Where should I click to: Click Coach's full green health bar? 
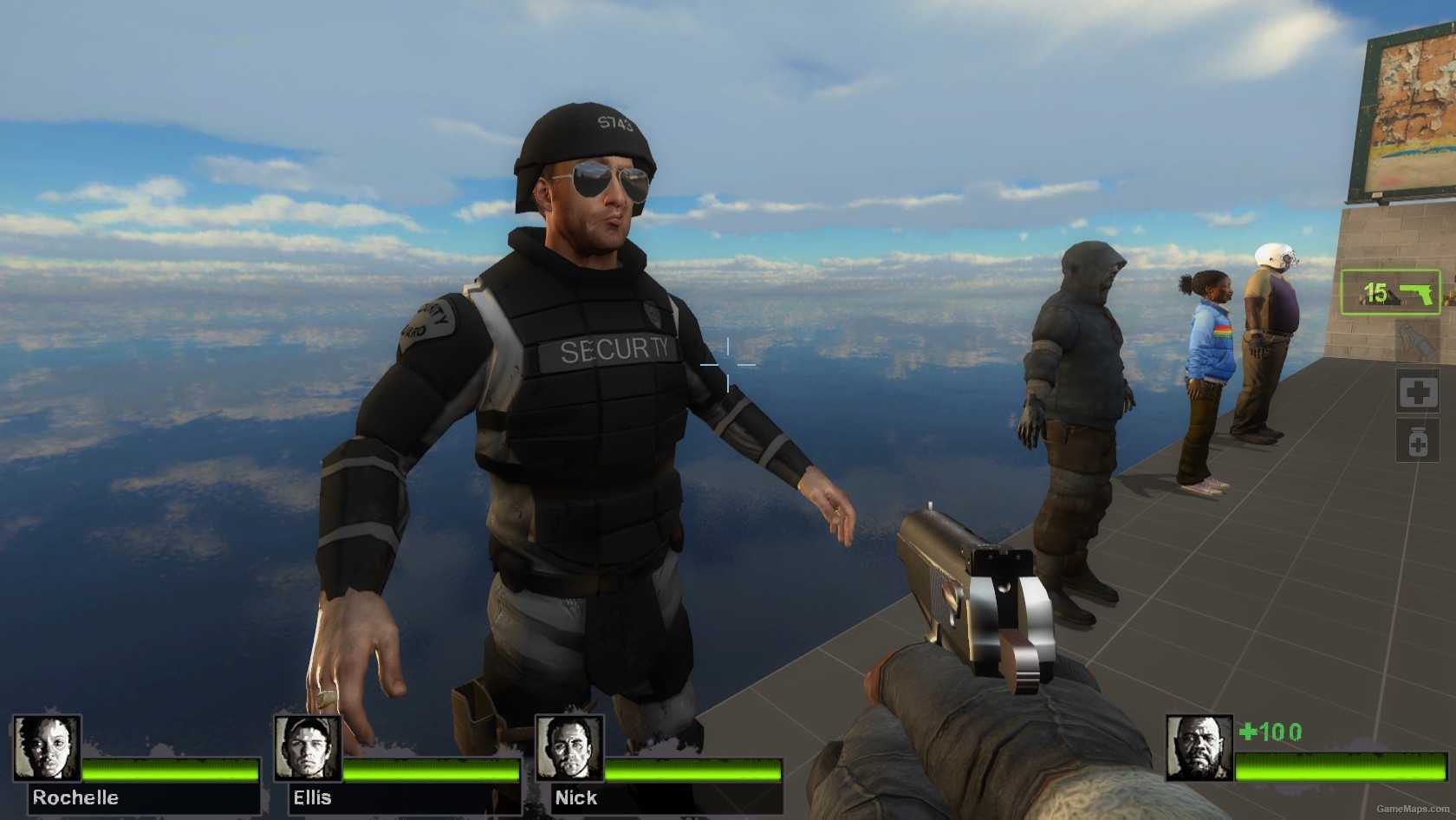[1339, 769]
